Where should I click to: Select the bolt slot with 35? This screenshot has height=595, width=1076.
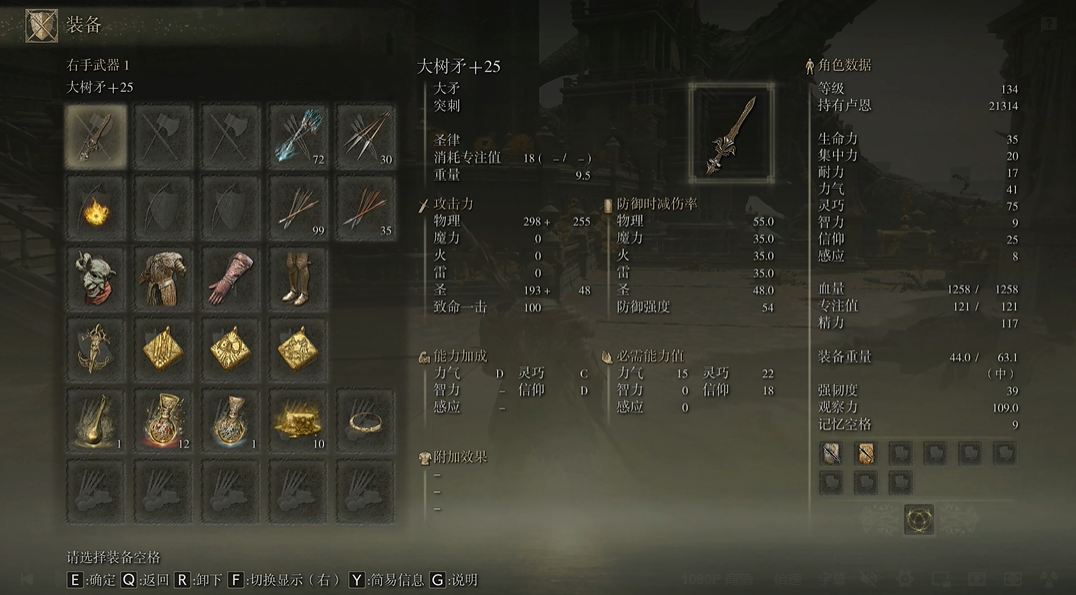click(x=366, y=207)
